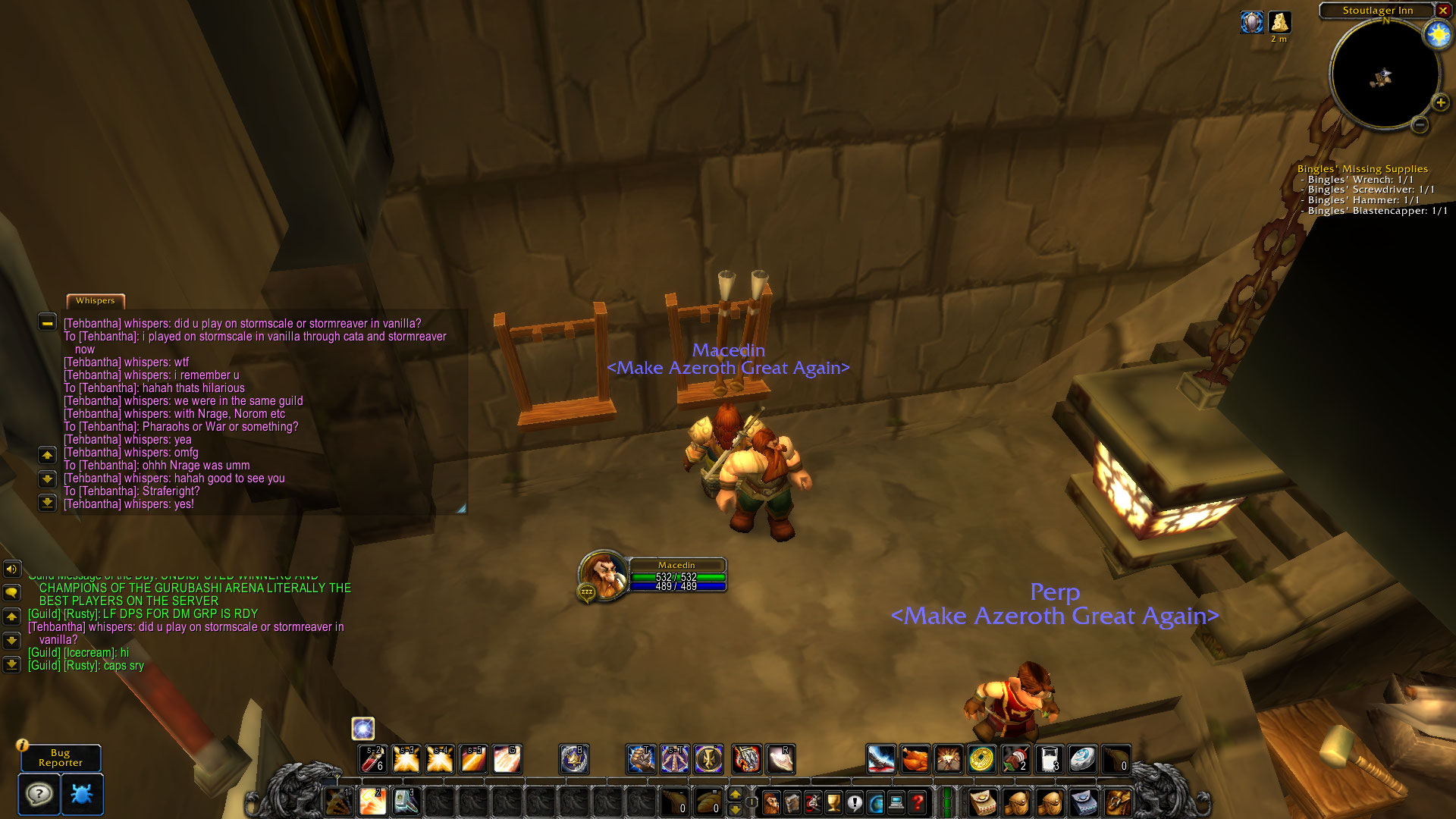Cast the crown blessing spell
This screenshot has width=1456, height=819.
(574, 758)
